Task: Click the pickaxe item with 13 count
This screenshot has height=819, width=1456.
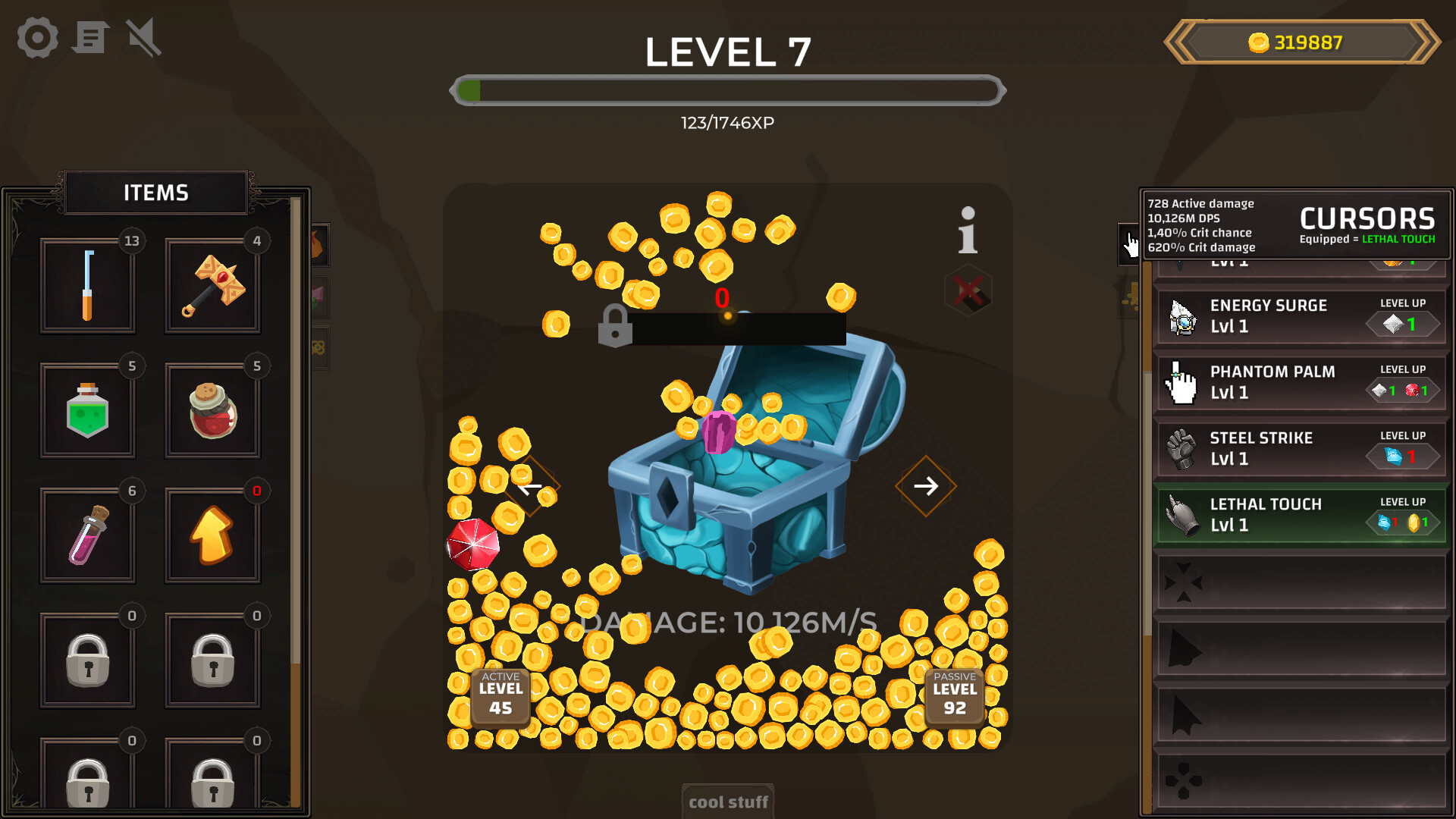Action: (x=87, y=286)
